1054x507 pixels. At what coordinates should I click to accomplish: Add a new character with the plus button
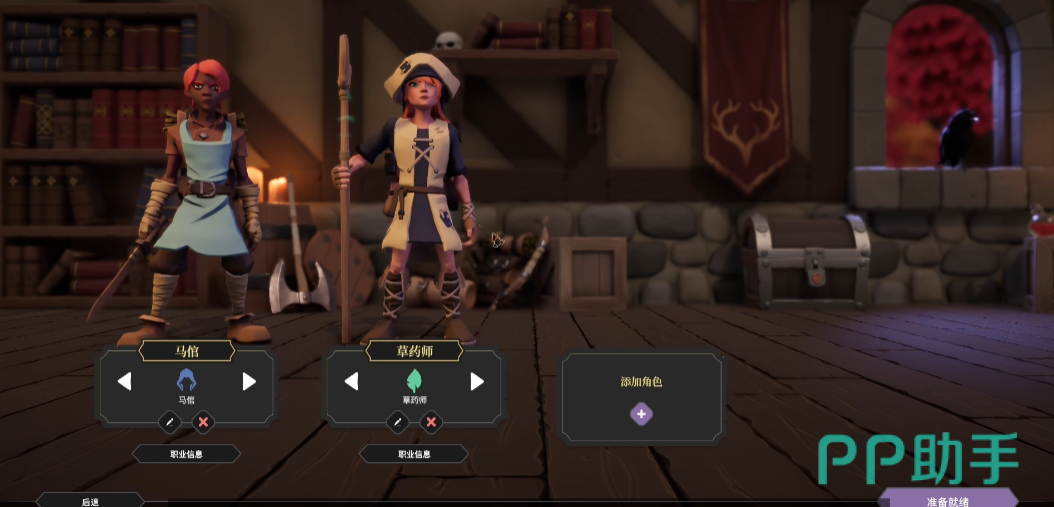641,414
